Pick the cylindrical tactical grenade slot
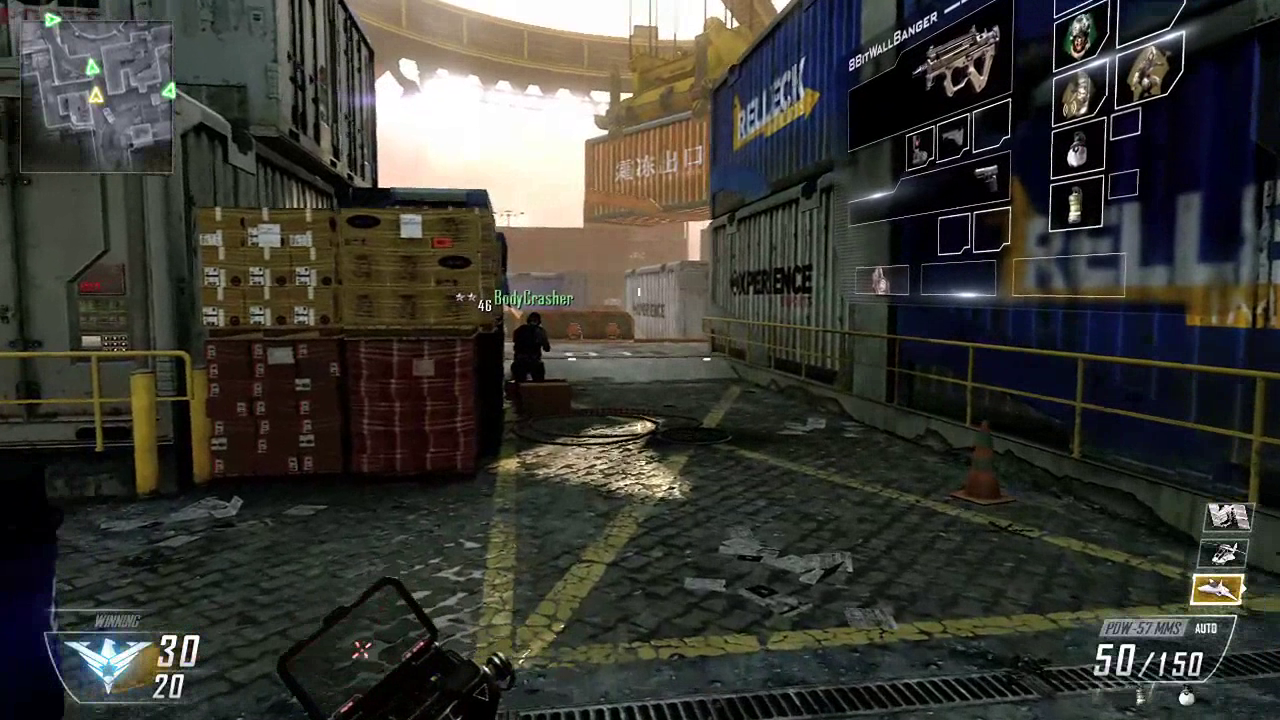The height and width of the screenshot is (720, 1280). [x=1075, y=205]
